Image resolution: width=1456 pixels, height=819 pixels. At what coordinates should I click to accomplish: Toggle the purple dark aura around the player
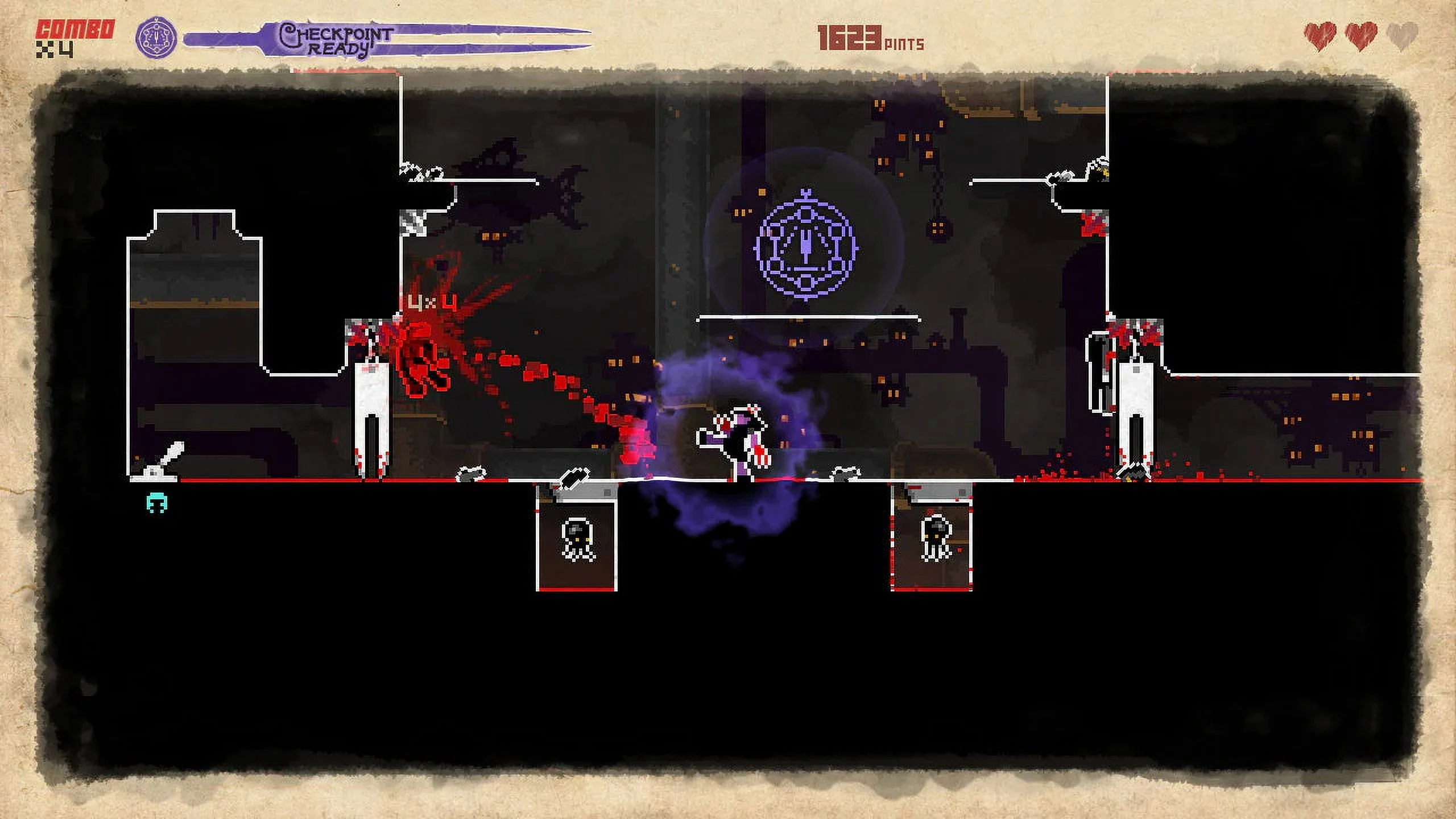pyautogui.click(x=734, y=449)
